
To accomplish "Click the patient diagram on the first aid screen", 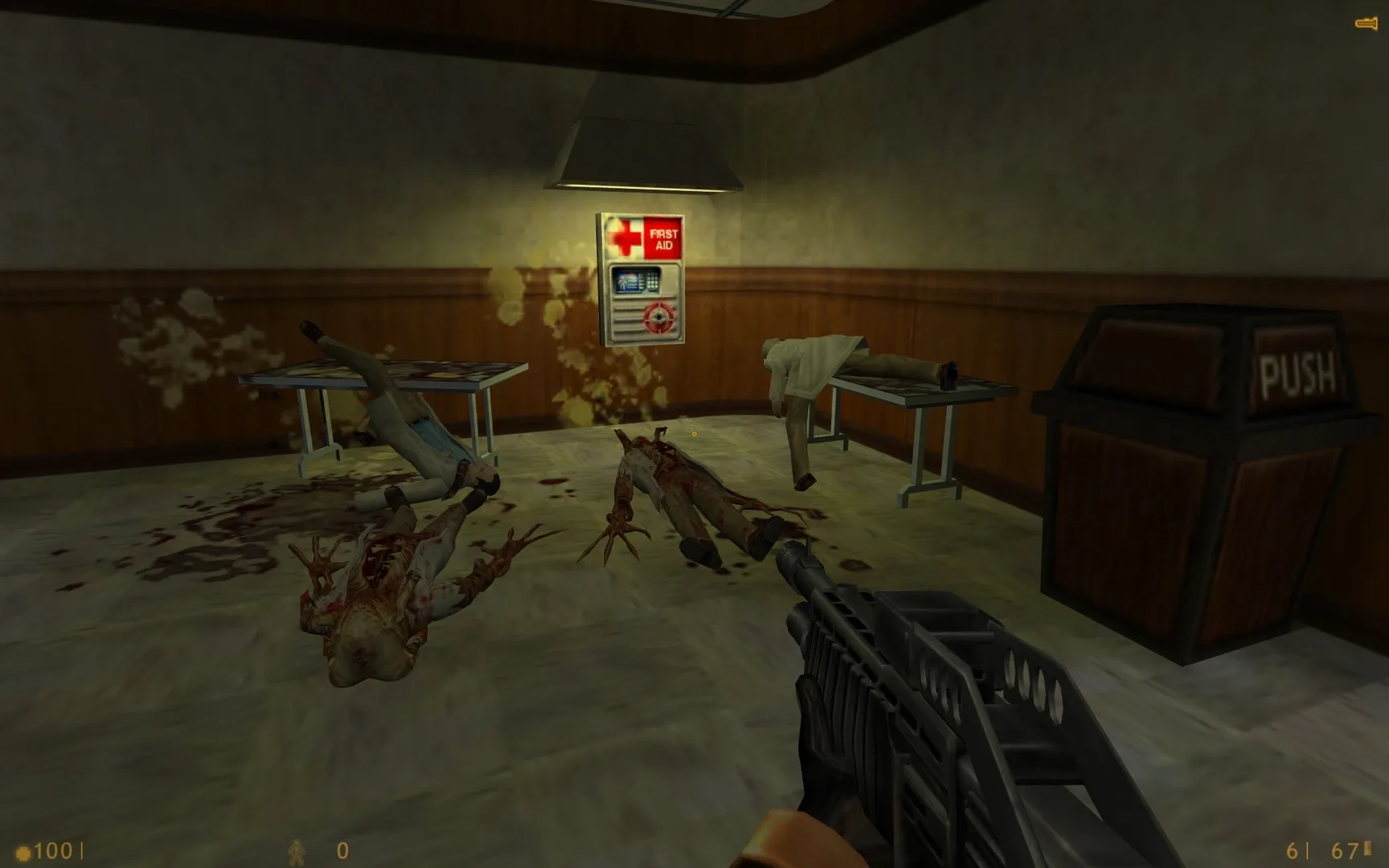I will tap(623, 282).
